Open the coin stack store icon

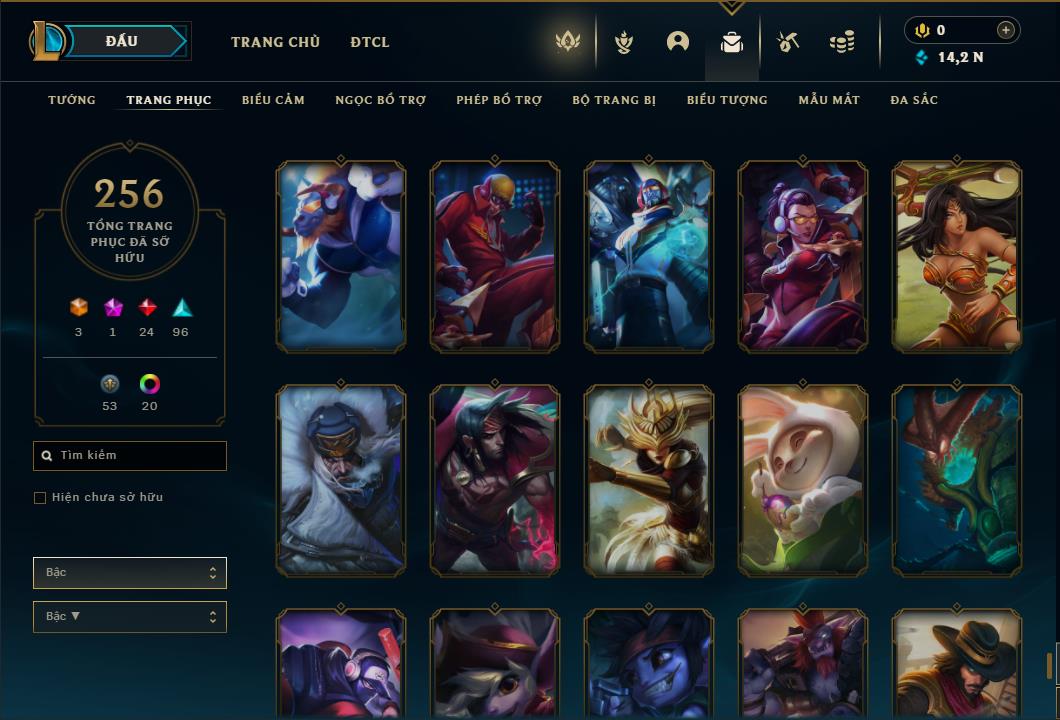tap(842, 42)
